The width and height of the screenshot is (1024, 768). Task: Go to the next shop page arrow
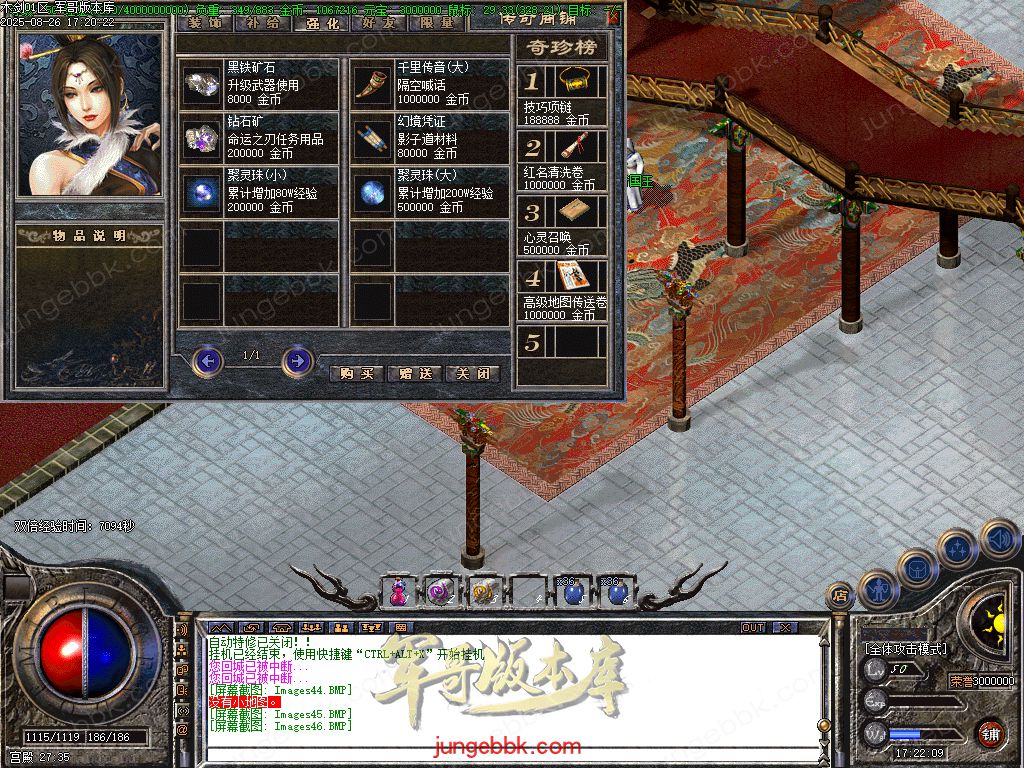coord(297,360)
